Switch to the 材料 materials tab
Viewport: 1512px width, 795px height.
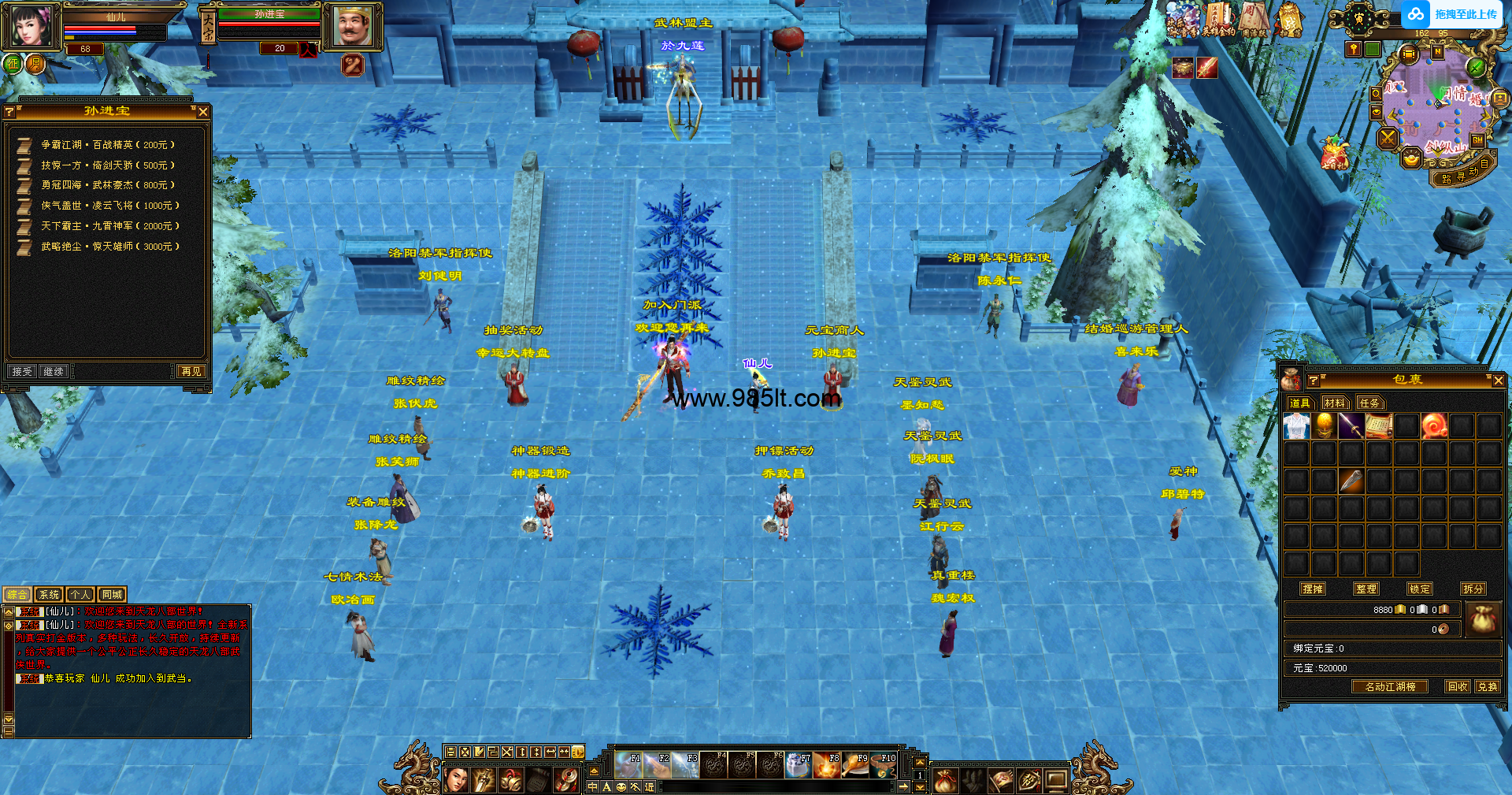click(1335, 403)
